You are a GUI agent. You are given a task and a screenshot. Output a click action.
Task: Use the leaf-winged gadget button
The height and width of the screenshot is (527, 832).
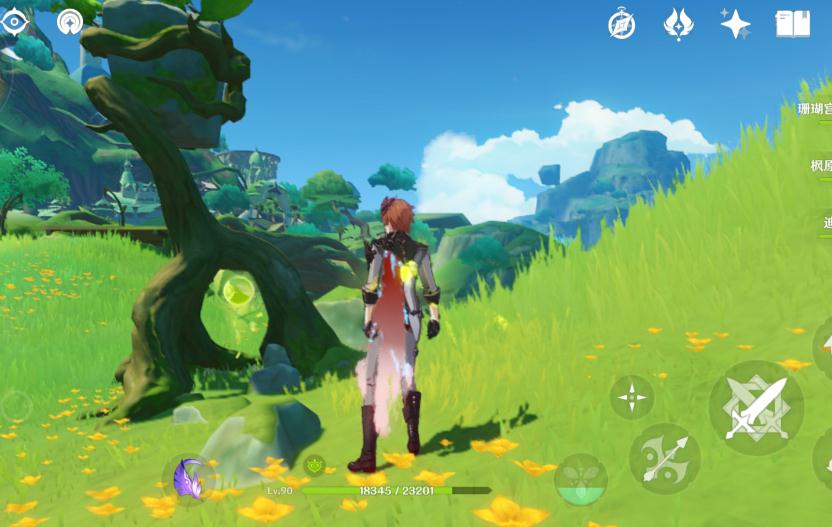coord(581,479)
